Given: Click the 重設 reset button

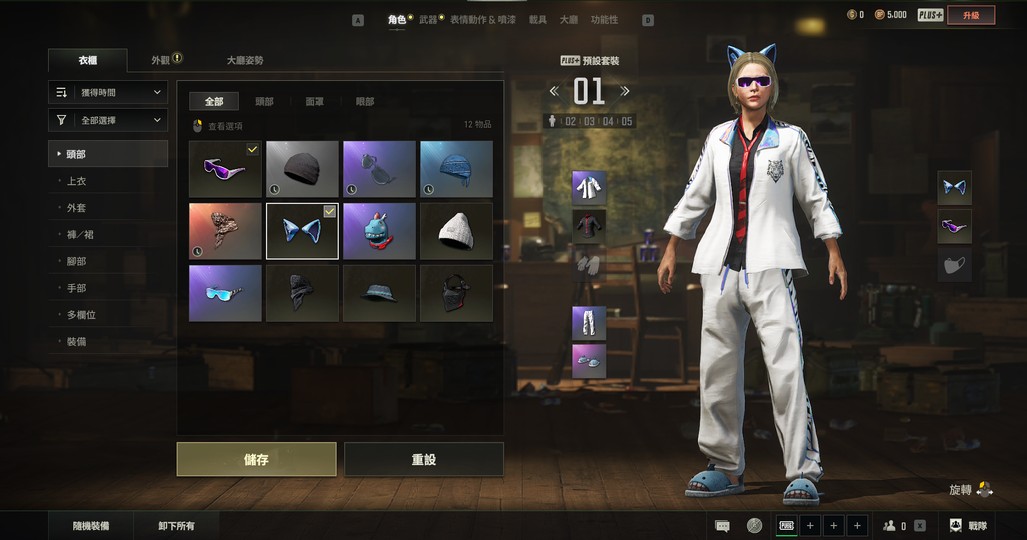Looking at the screenshot, I should tap(423, 459).
